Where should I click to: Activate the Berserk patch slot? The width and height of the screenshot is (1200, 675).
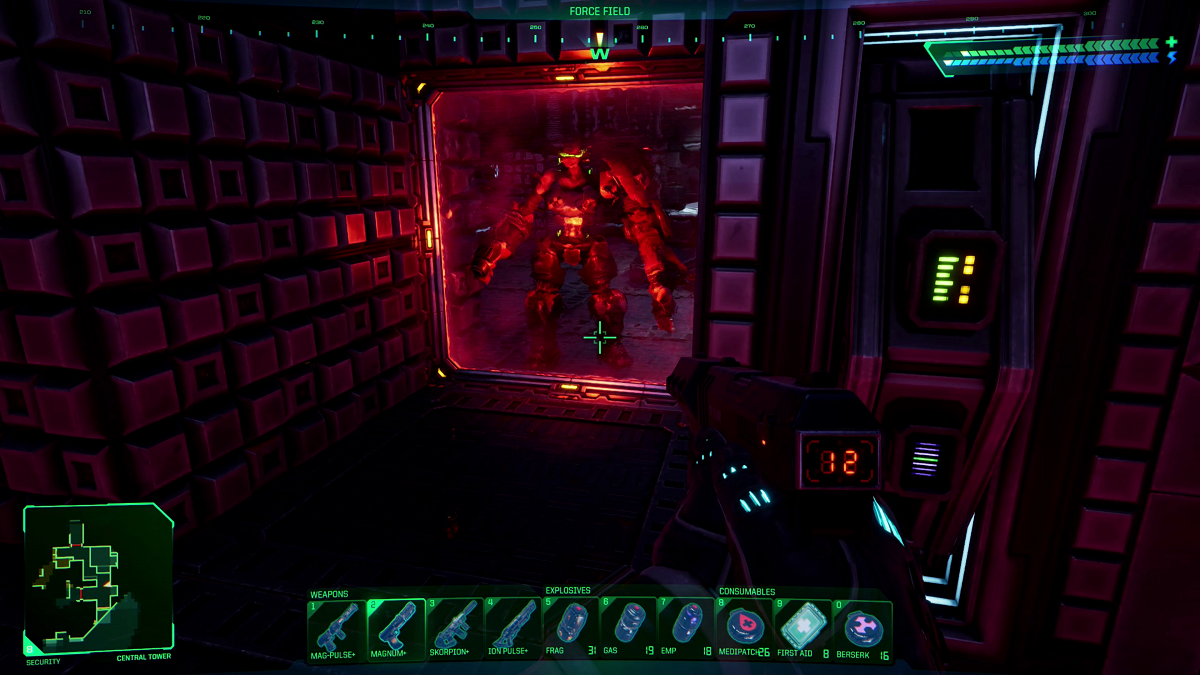pyautogui.click(x=862, y=628)
